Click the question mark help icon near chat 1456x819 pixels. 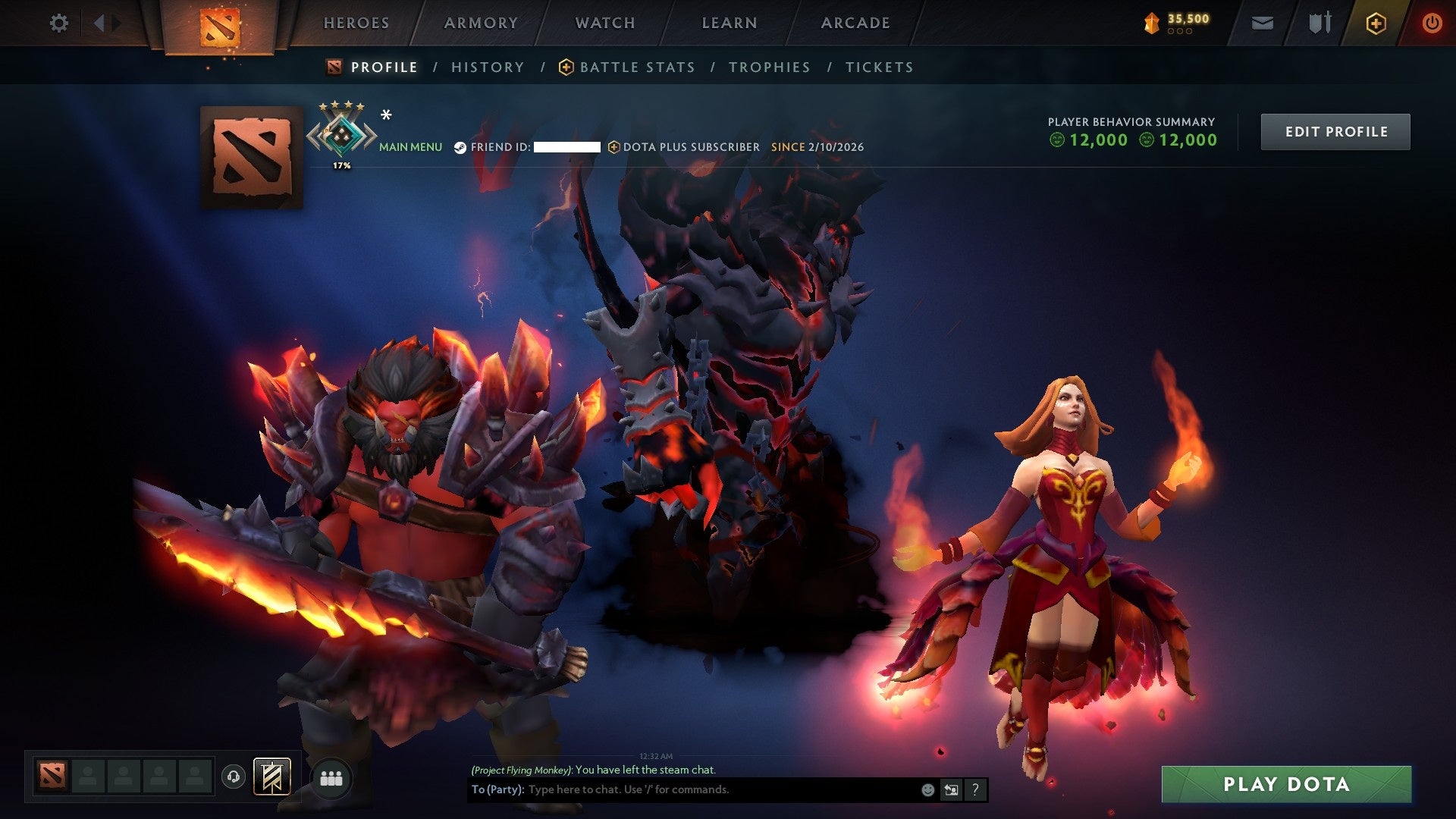click(x=974, y=789)
